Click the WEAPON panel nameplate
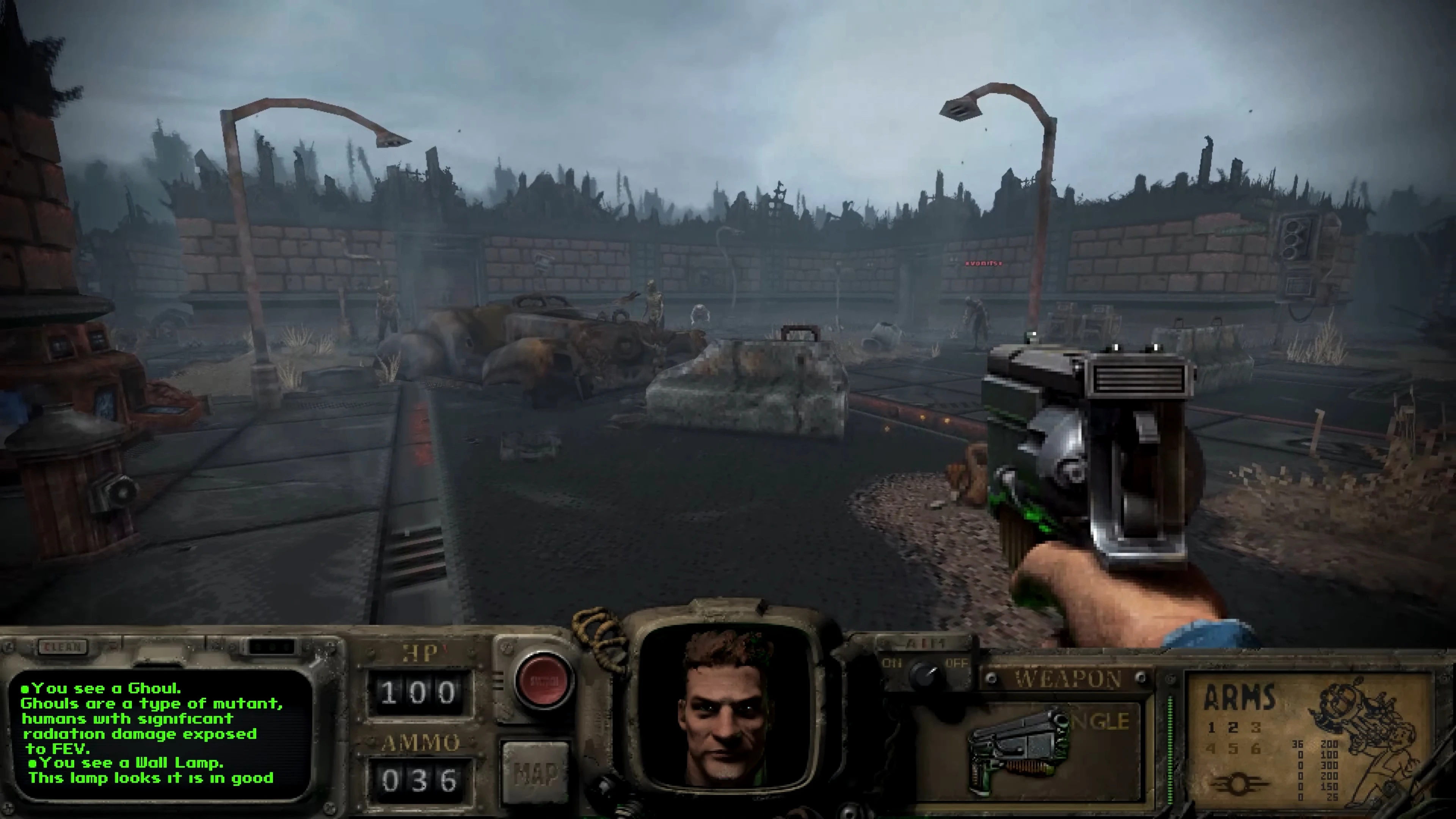This screenshot has width=1456, height=819. pos(1065,678)
